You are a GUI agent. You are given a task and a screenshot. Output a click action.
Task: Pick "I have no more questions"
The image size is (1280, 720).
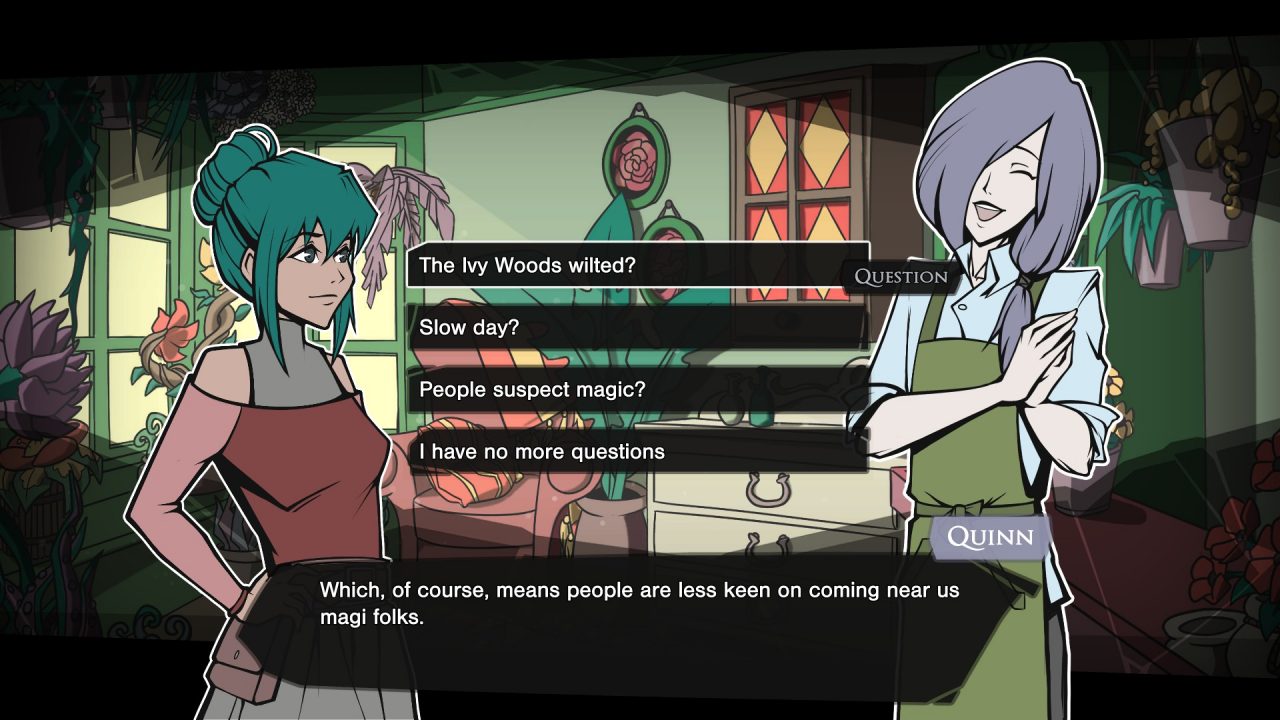coord(637,451)
